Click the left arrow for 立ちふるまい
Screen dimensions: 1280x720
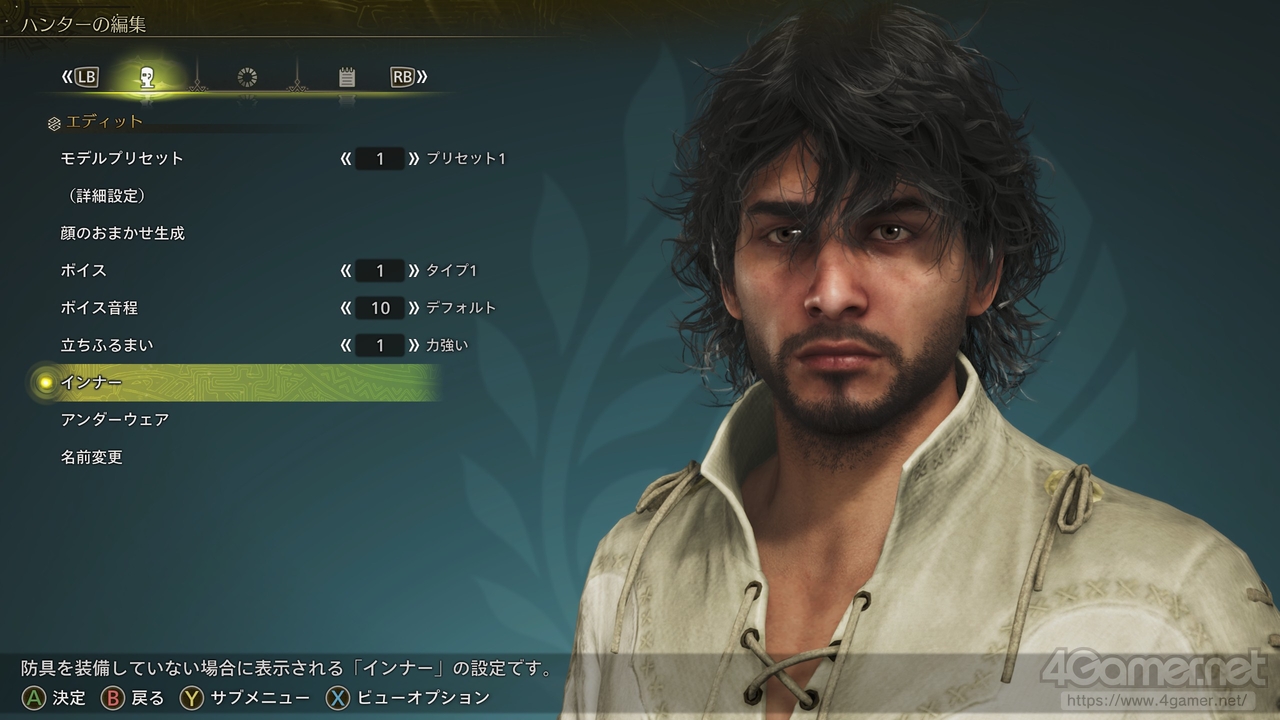(346, 346)
